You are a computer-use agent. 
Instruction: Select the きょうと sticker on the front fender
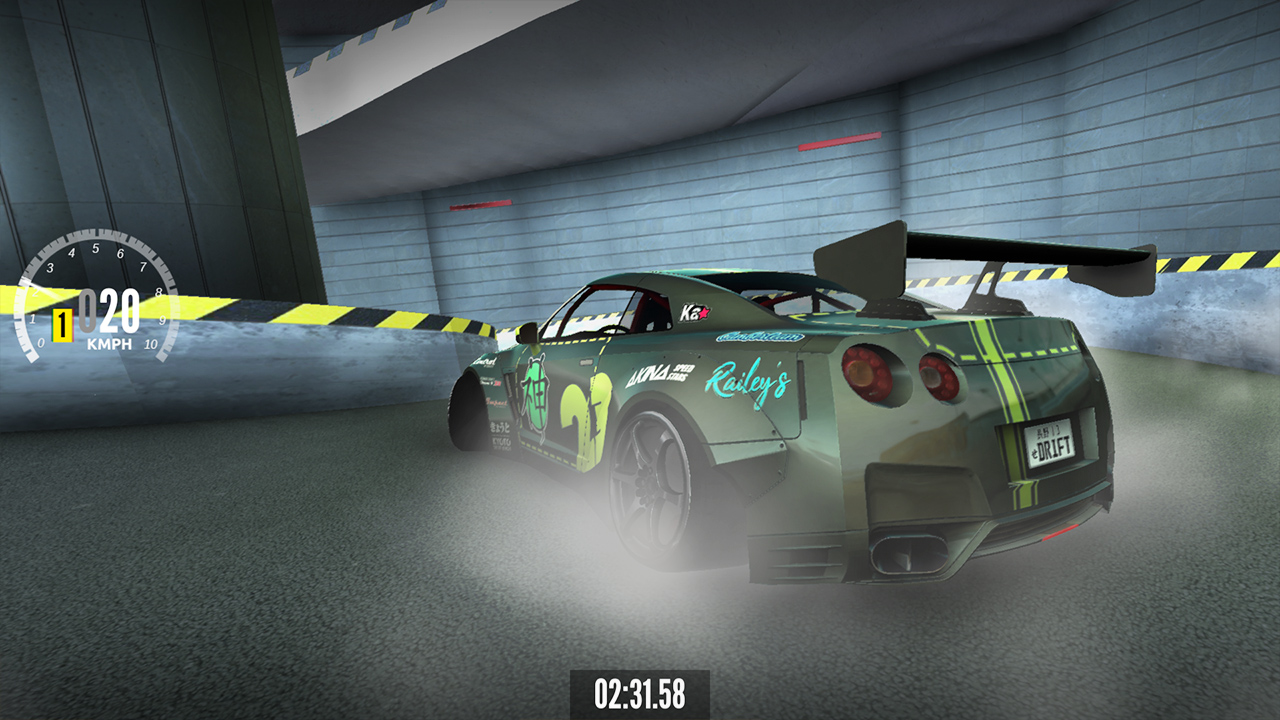click(x=499, y=428)
